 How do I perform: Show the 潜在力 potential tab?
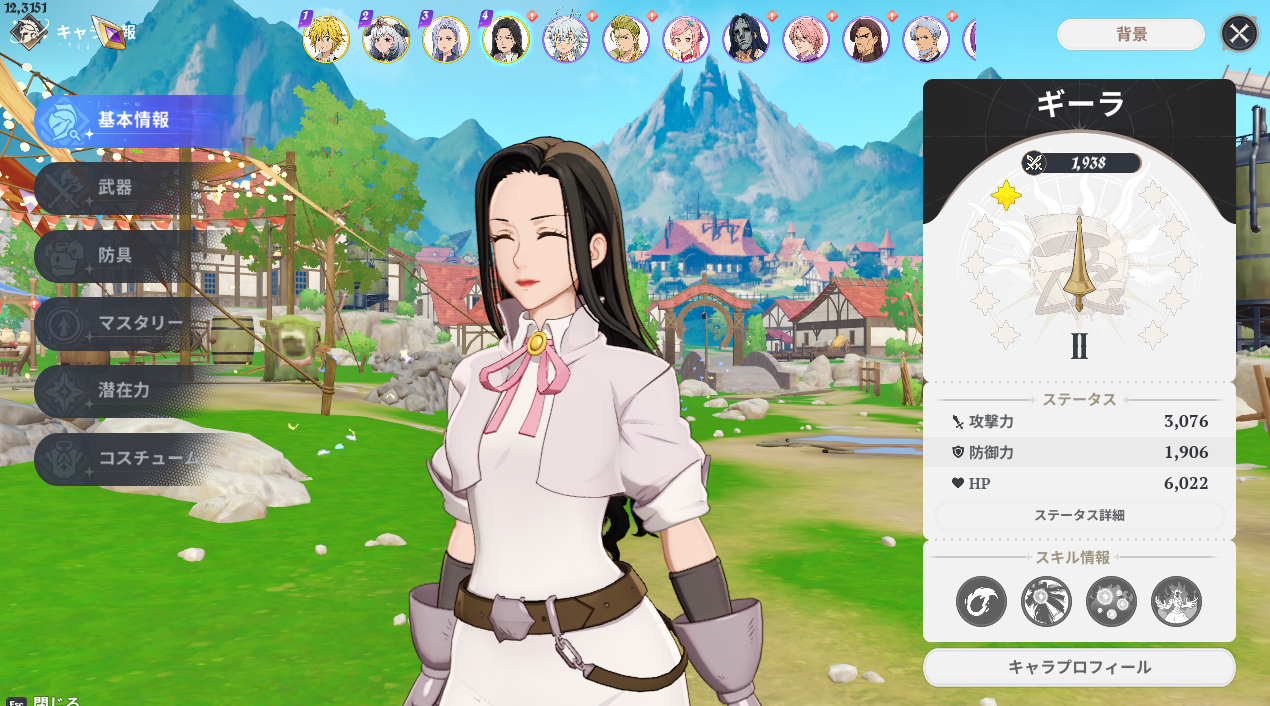123,390
